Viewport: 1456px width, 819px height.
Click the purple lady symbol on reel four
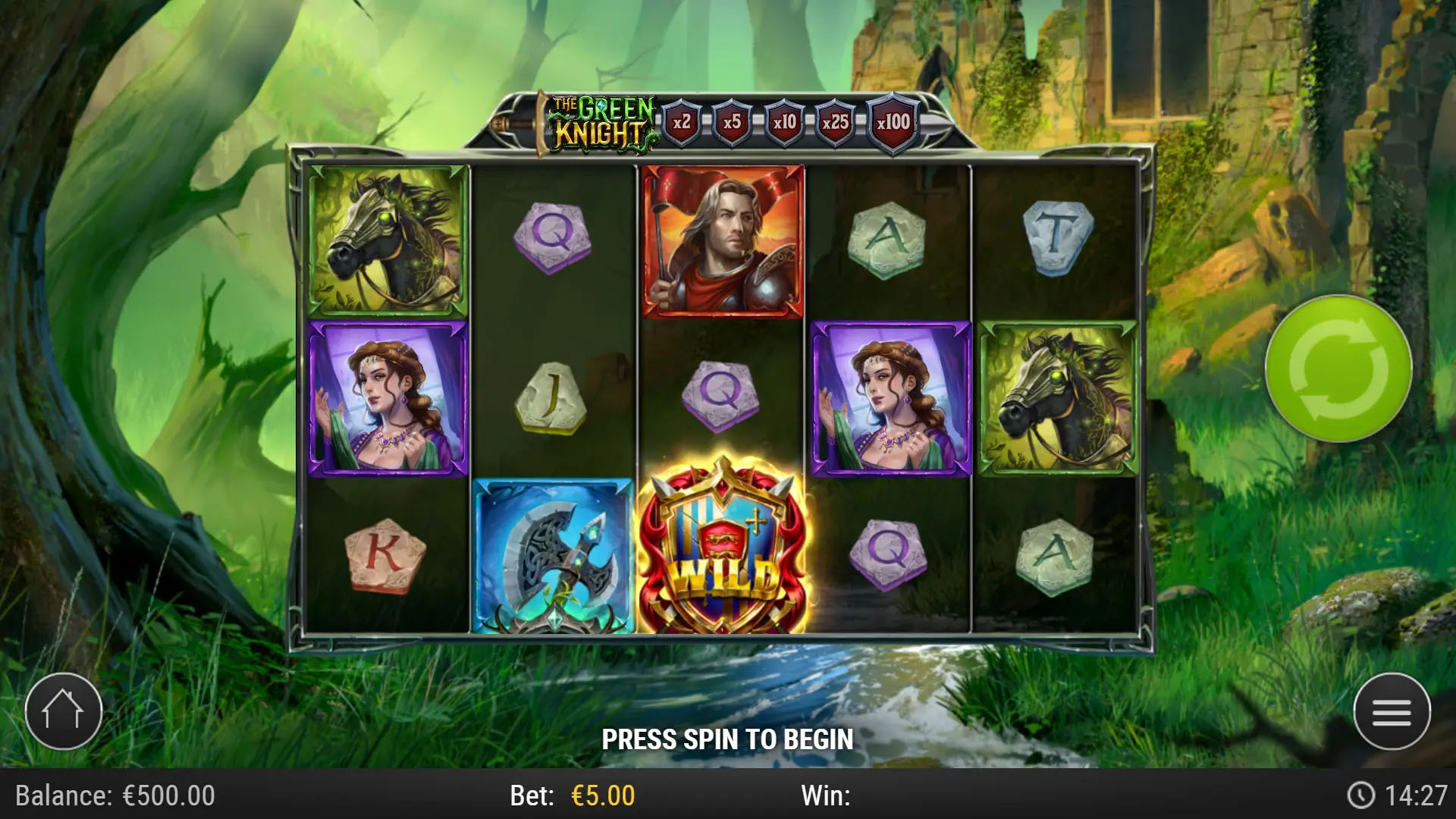click(887, 398)
